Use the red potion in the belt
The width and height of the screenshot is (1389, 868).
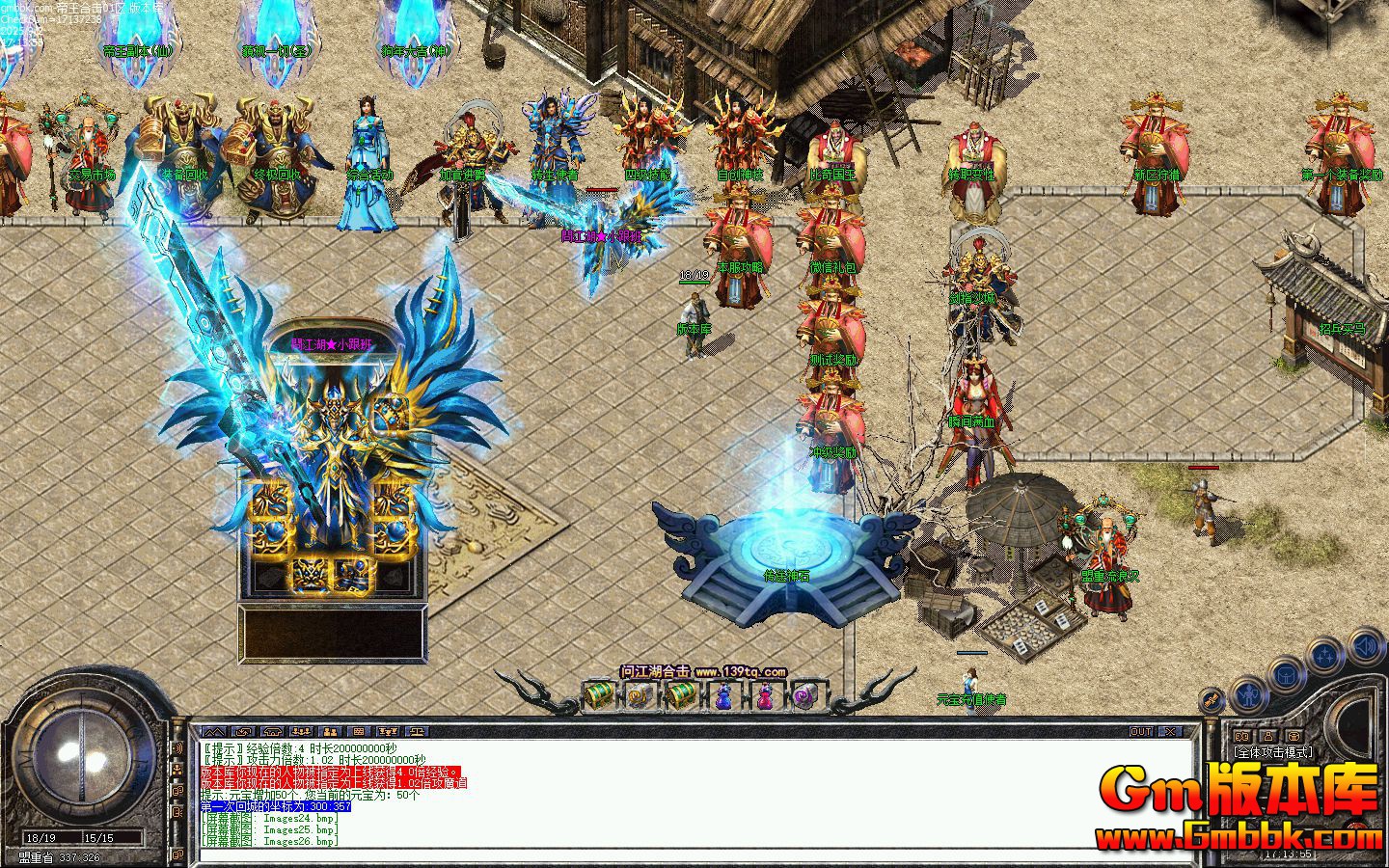764,694
